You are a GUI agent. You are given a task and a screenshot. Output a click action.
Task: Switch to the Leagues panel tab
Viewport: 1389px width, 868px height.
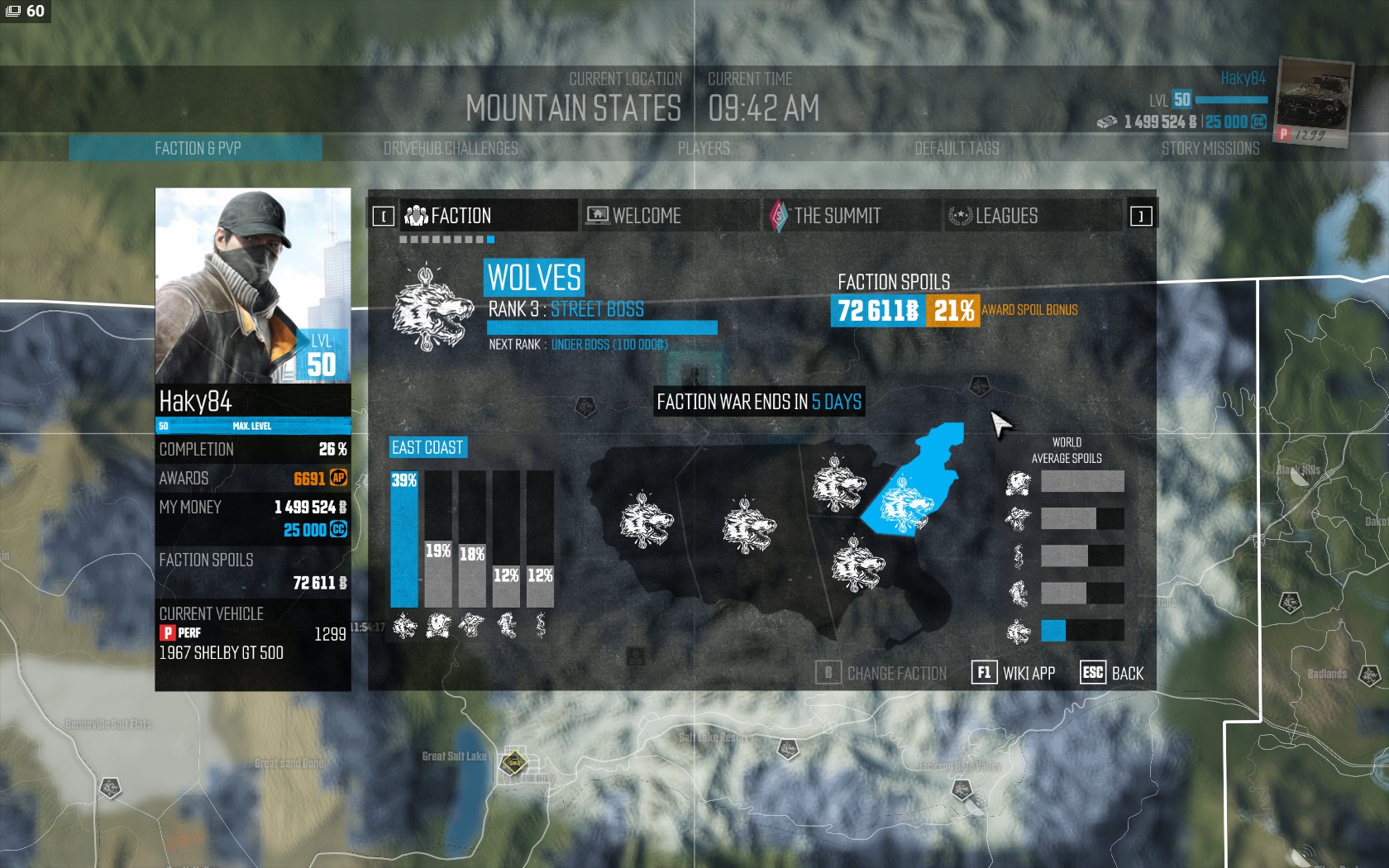(x=1033, y=216)
